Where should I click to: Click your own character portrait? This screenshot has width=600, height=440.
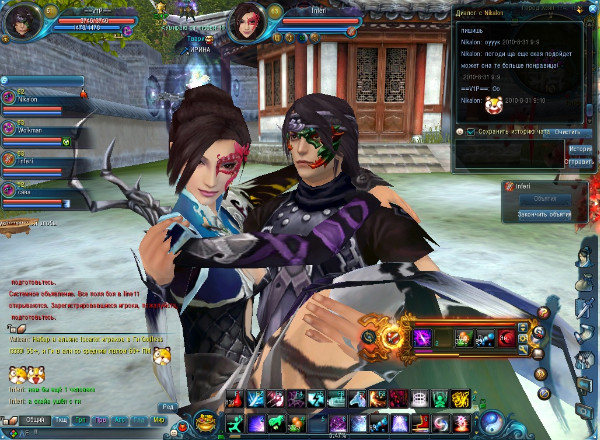click(22, 22)
